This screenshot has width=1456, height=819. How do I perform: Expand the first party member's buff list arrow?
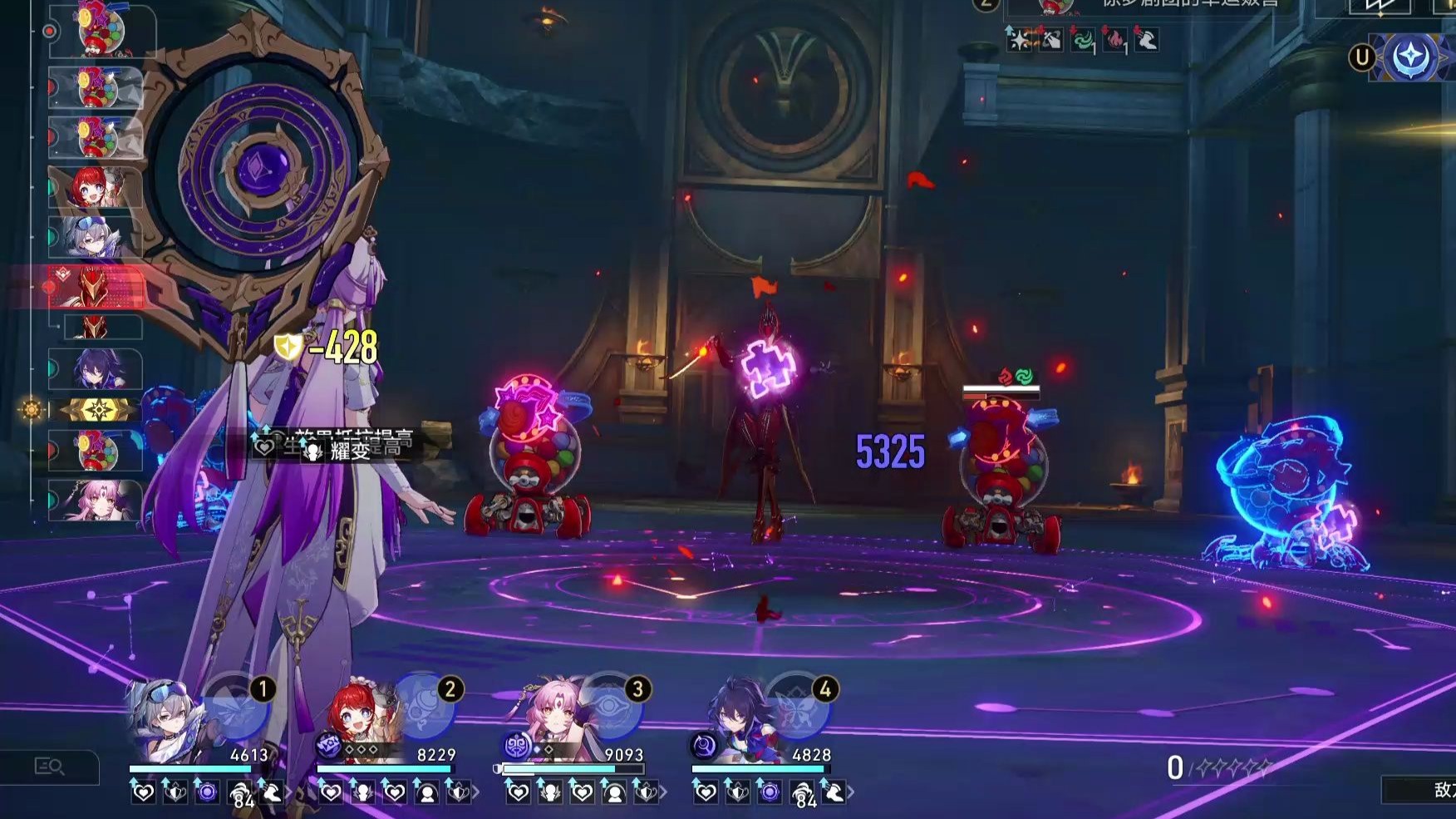288,793
